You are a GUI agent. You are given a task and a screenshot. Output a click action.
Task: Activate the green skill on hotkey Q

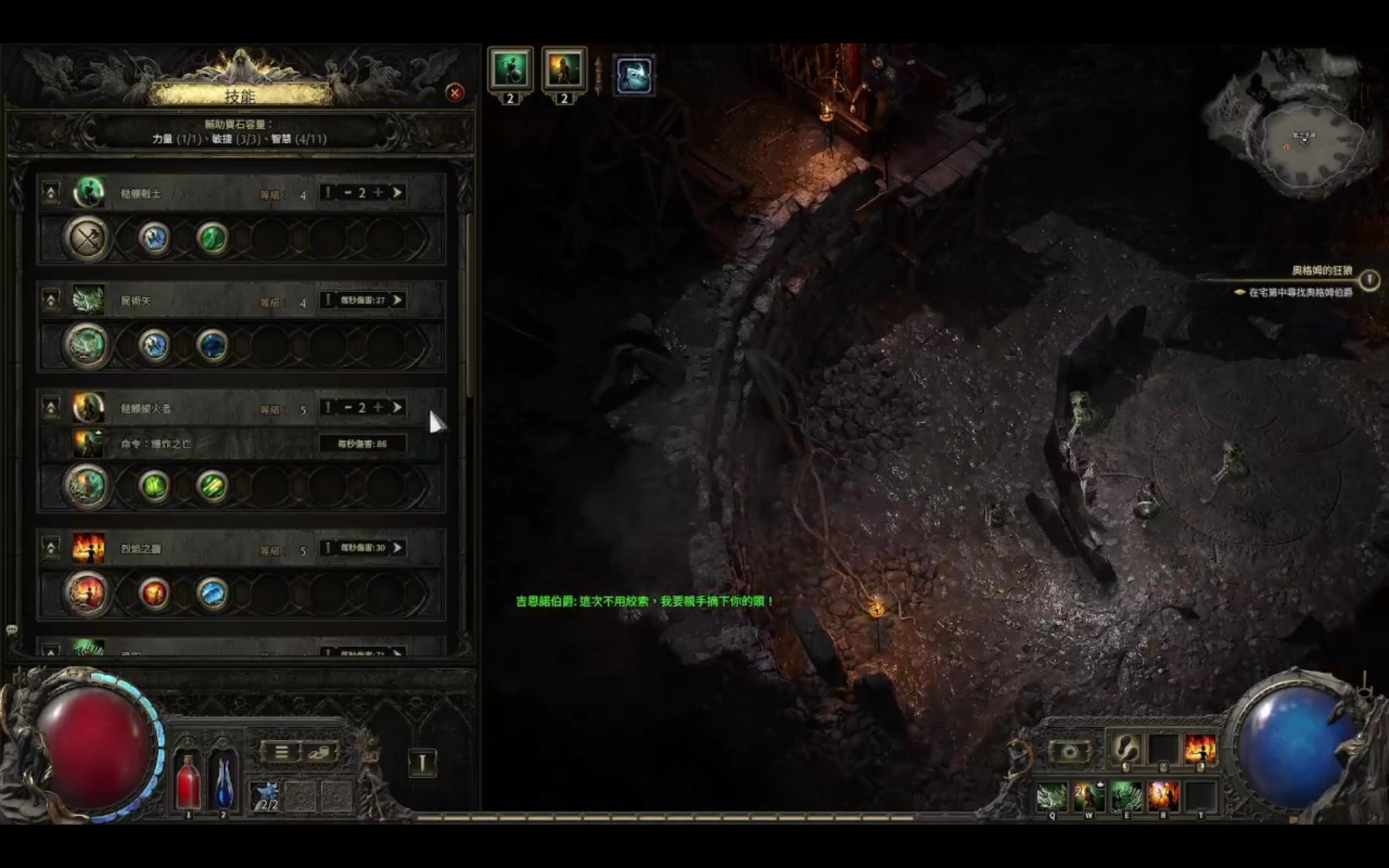[1052, 797]
